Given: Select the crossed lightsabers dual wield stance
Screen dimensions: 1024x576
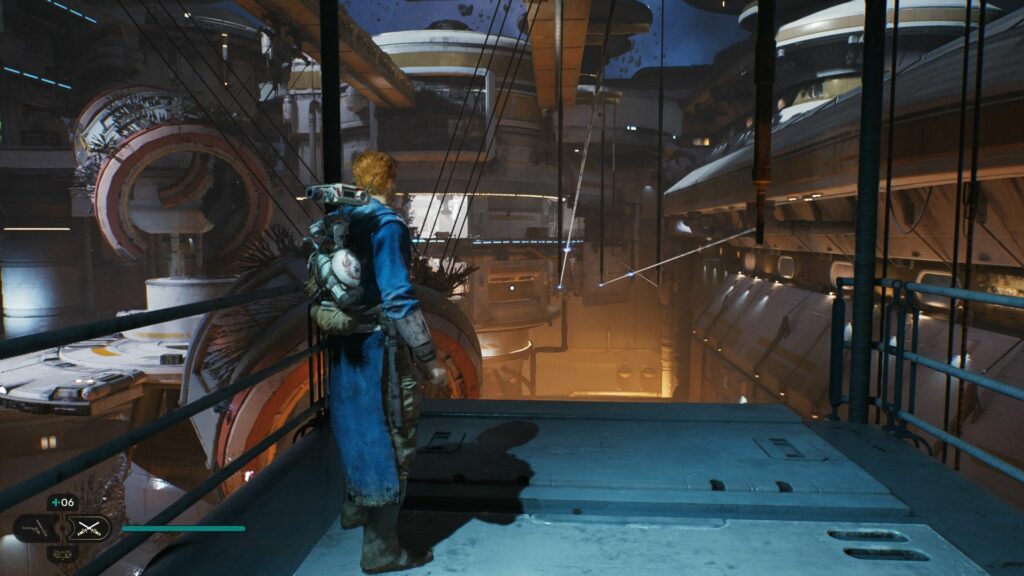Looking at the screenshot, I should (91, 527).
